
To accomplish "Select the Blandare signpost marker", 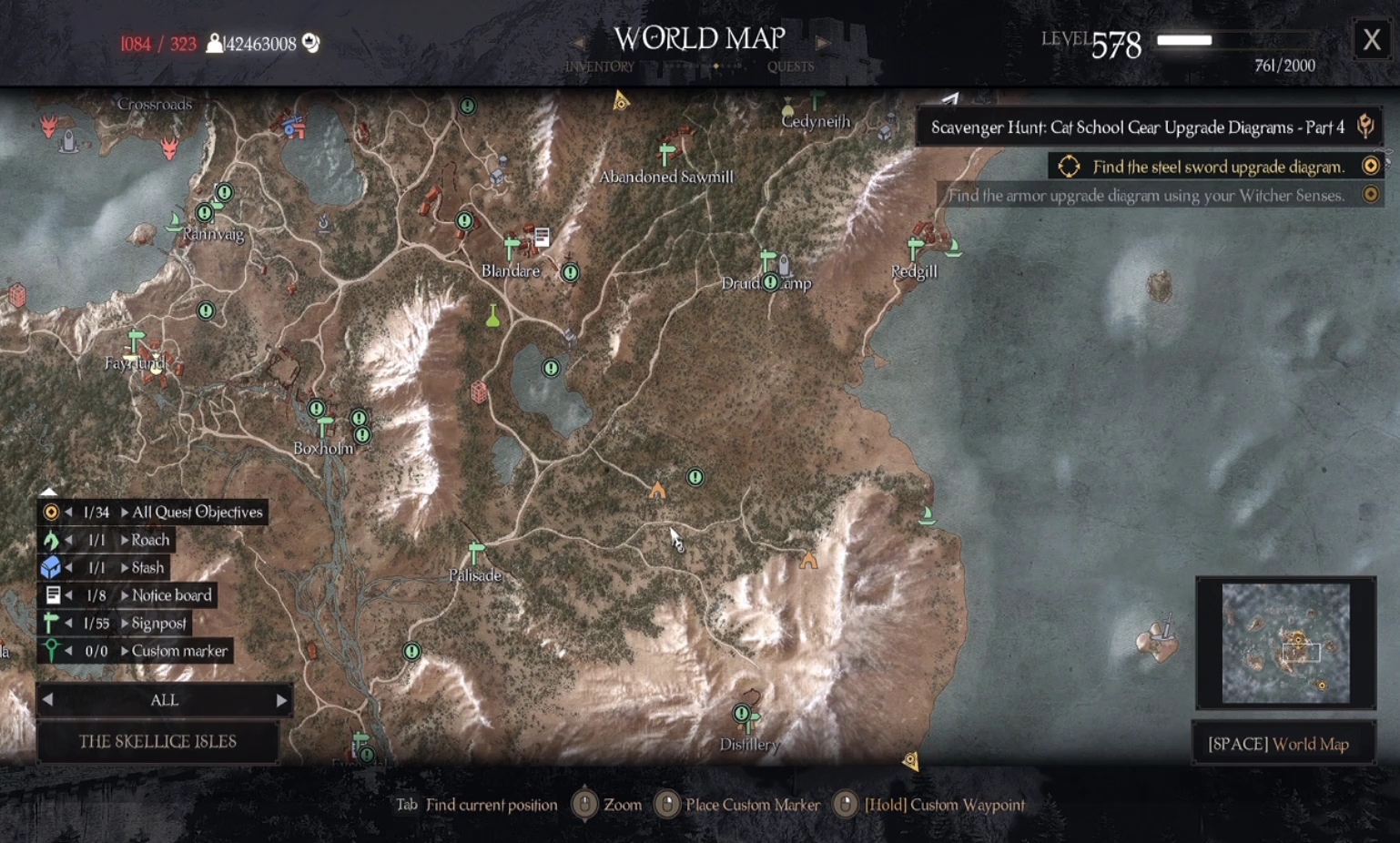I will pos(512,247).
